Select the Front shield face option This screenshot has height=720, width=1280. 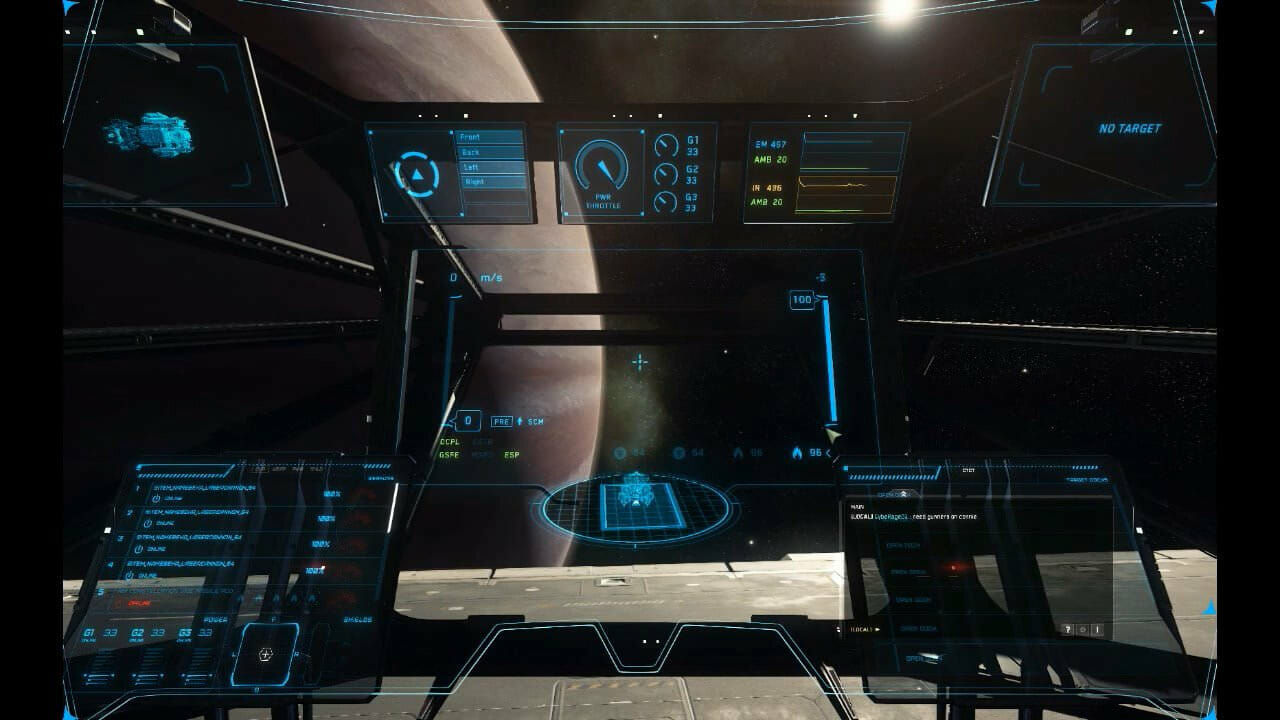(x=489, y=137)
